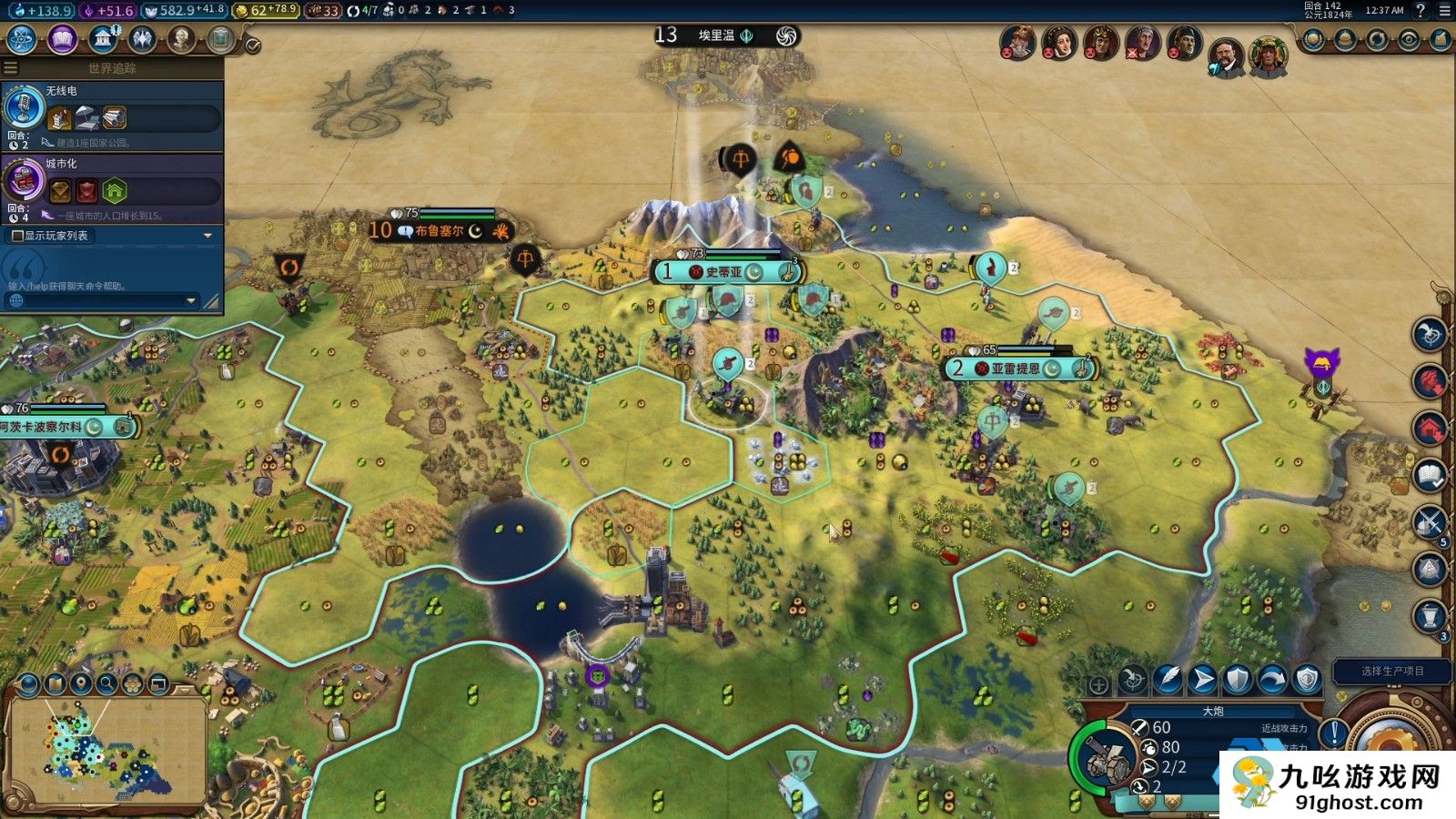Viewport: 1456px width, 819px height.
Task: Open the world tracker hamburger menu
Action: [11, 68]
